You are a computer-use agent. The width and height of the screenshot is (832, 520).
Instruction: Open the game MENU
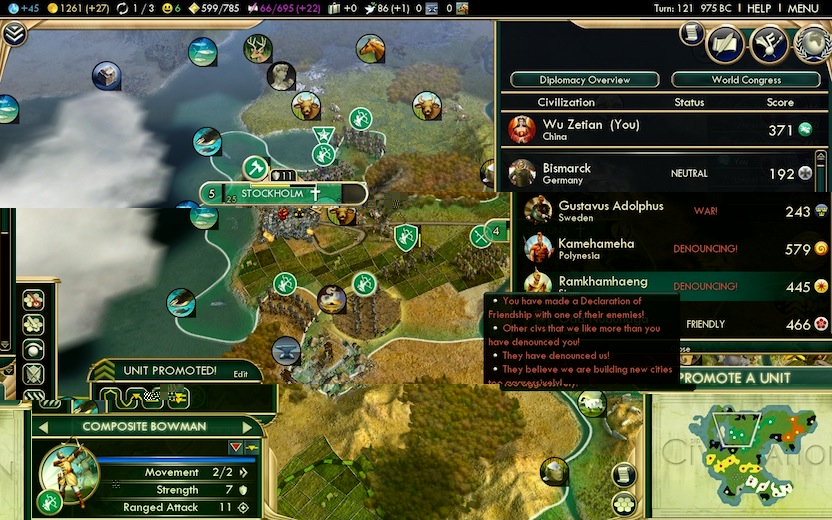(x=803, y=8)
